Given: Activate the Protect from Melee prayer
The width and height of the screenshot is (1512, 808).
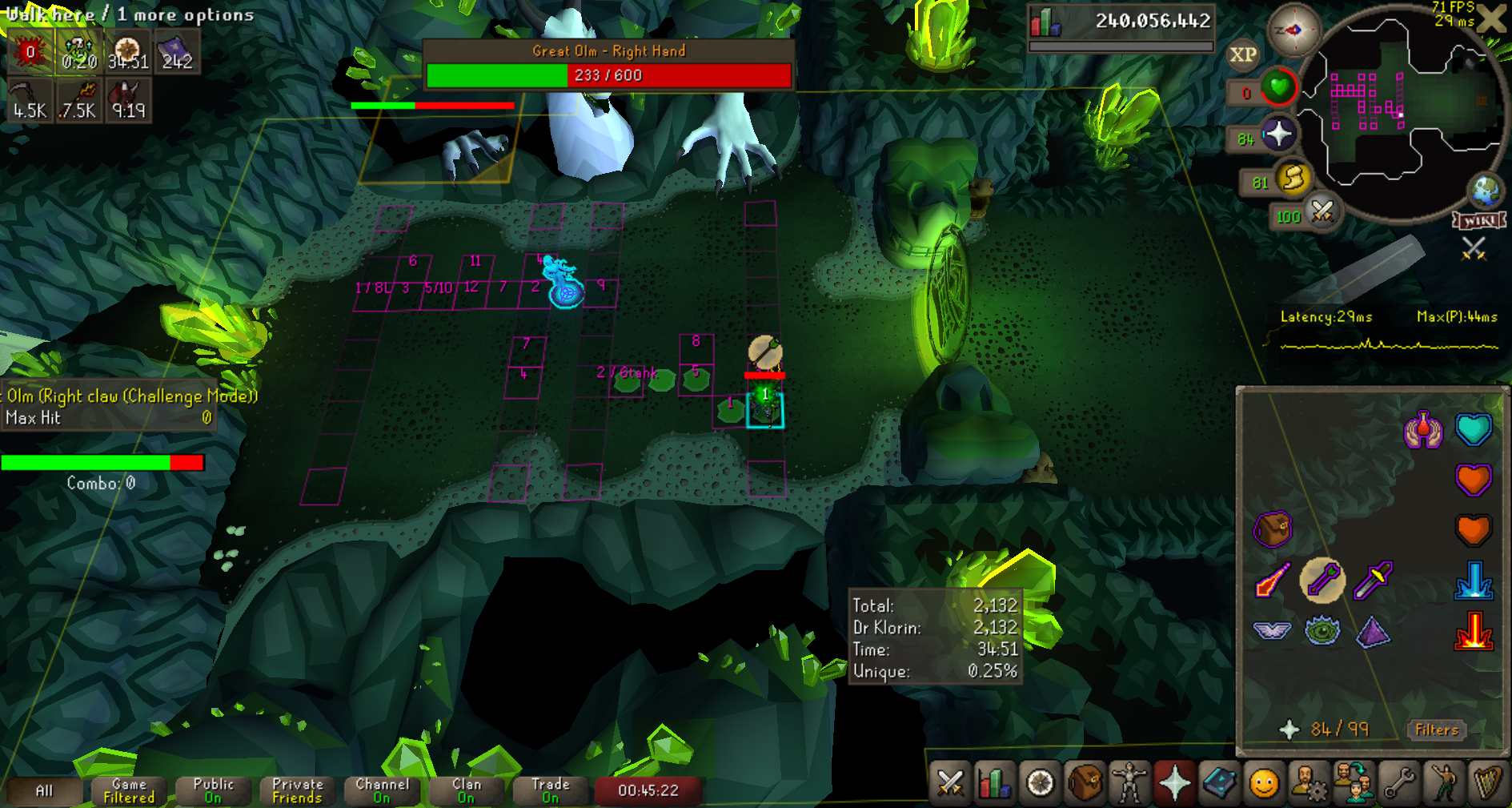Looking at the screenshot, I should (x=1373, y=580).
